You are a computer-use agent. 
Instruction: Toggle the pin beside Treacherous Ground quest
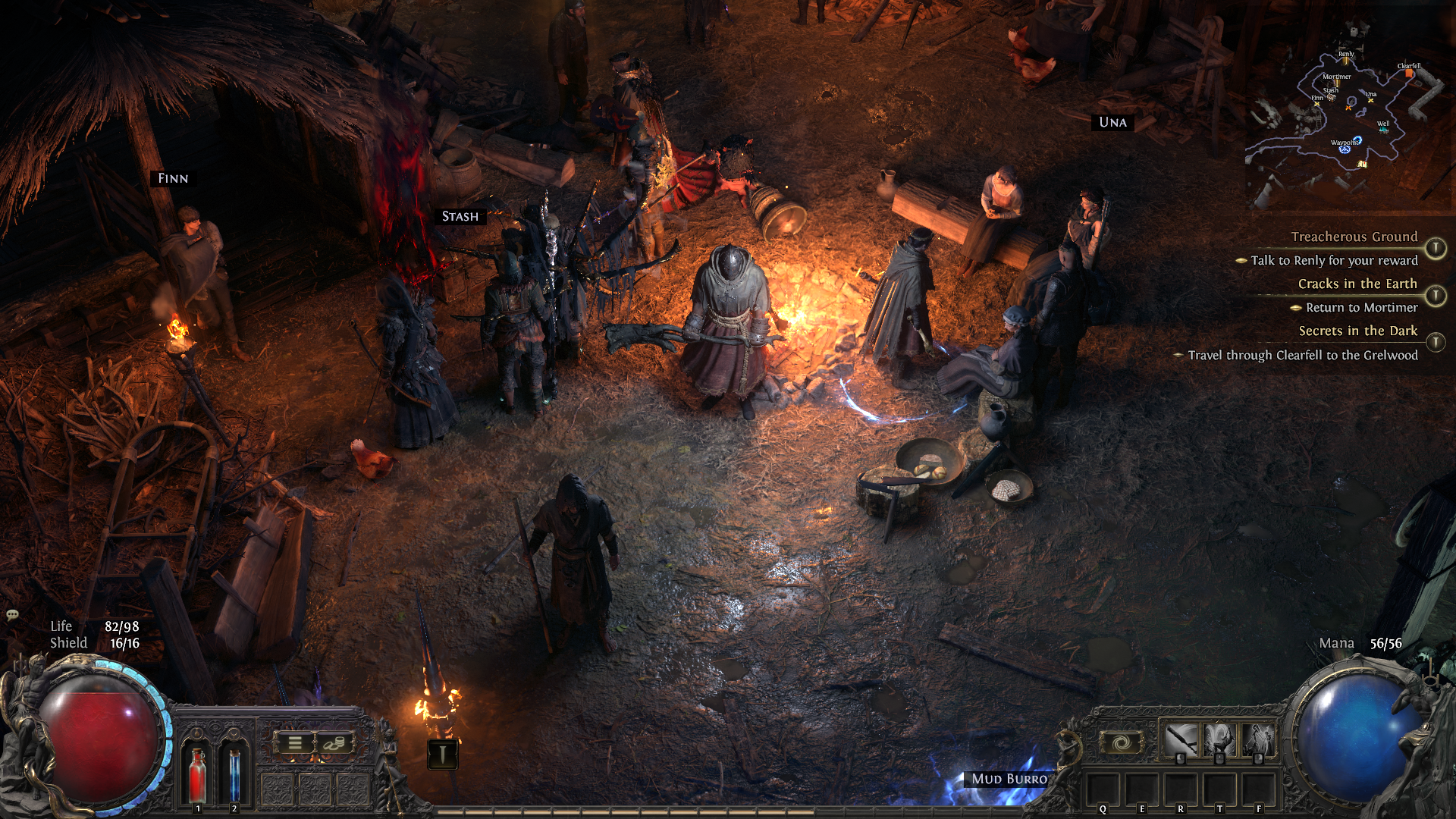pyautogui.click(x=1435, y=248)
